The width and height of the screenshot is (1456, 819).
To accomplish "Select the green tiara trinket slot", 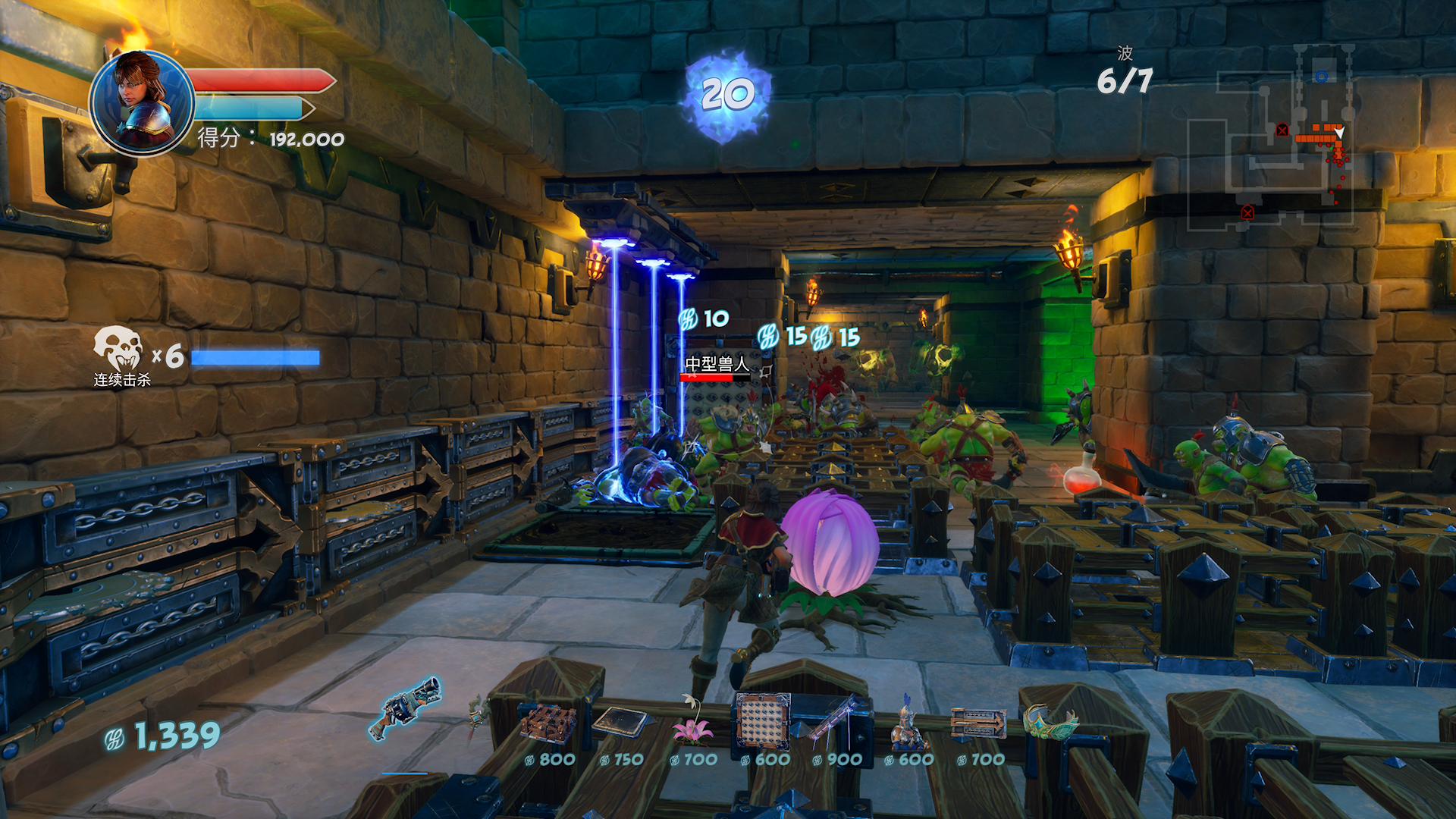I will (1050, 722).
